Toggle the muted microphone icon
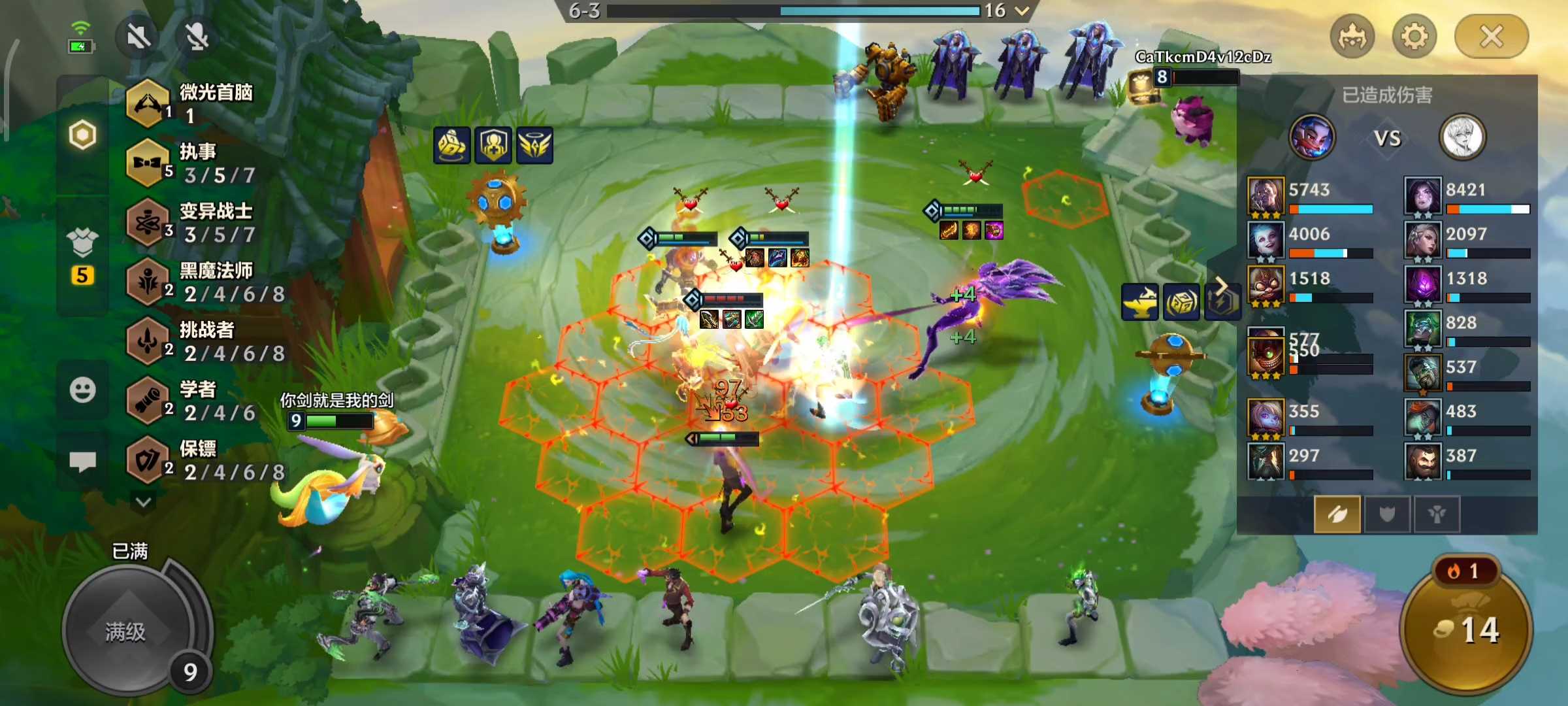 point(197,37)
